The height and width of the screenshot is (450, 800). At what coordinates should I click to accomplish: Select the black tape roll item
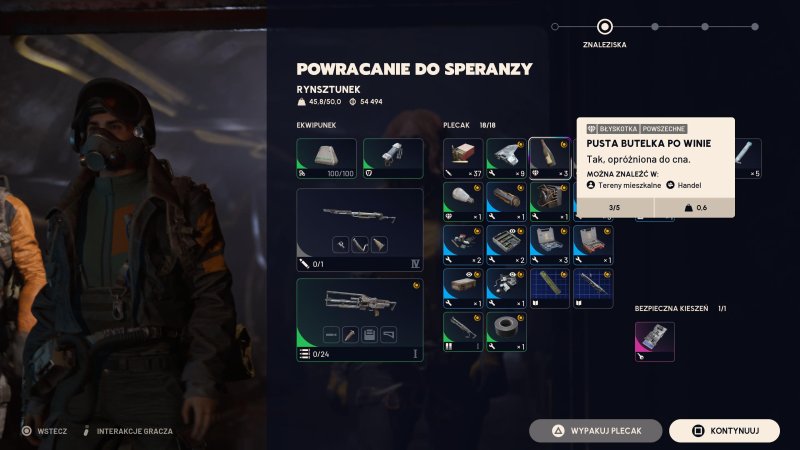[x=506, y=332]
